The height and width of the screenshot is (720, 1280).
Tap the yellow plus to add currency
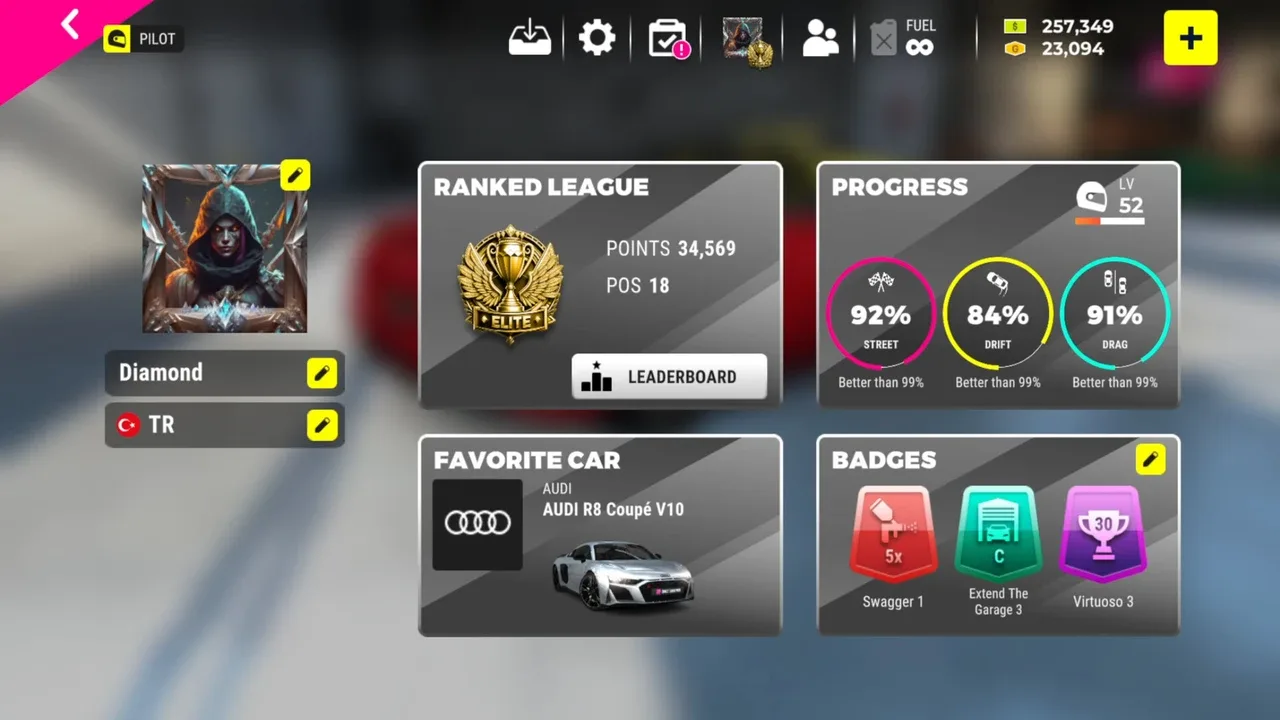[x=1190, y=38]
